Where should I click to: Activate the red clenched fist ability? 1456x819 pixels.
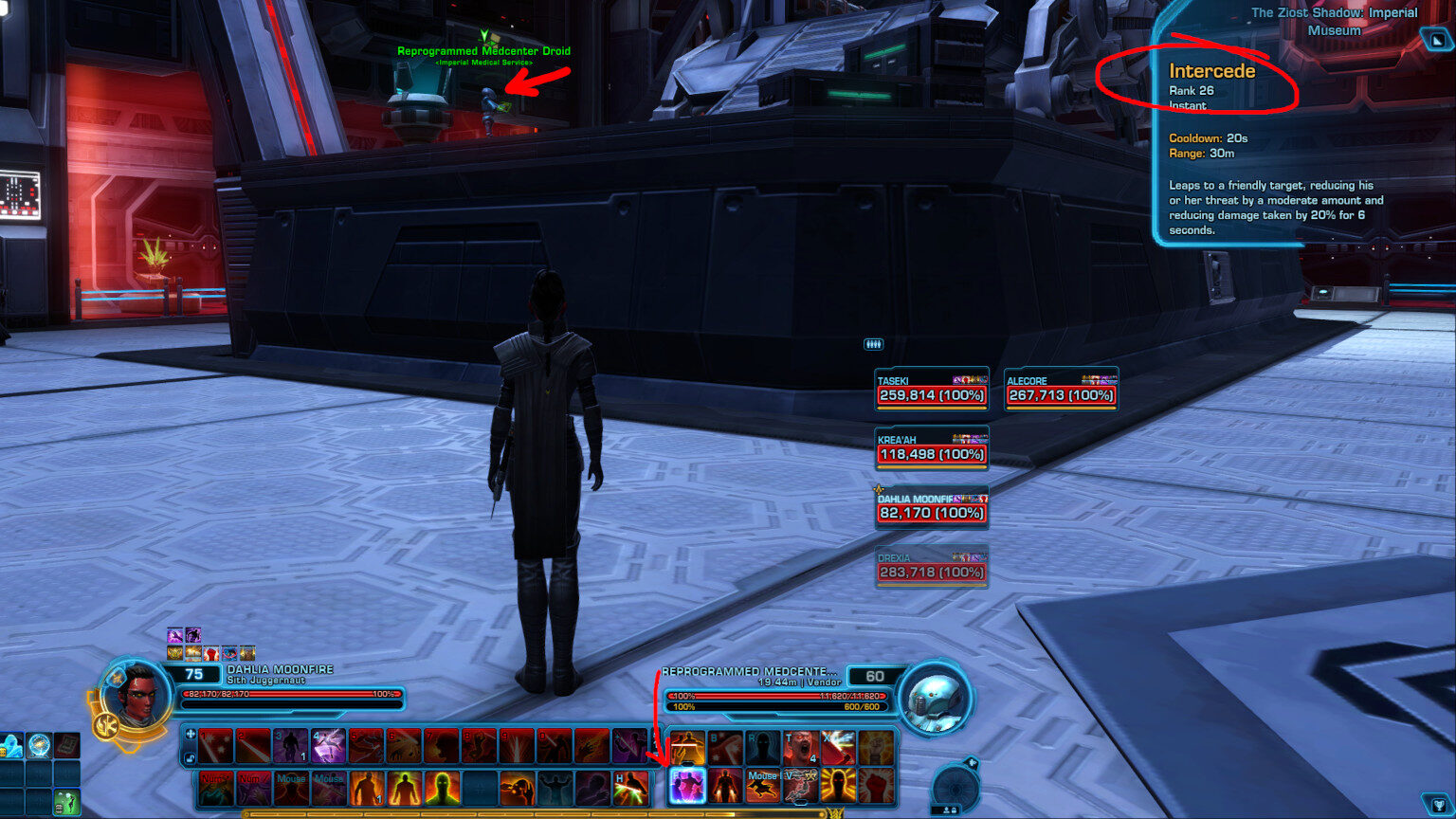[x=877, y=786]
